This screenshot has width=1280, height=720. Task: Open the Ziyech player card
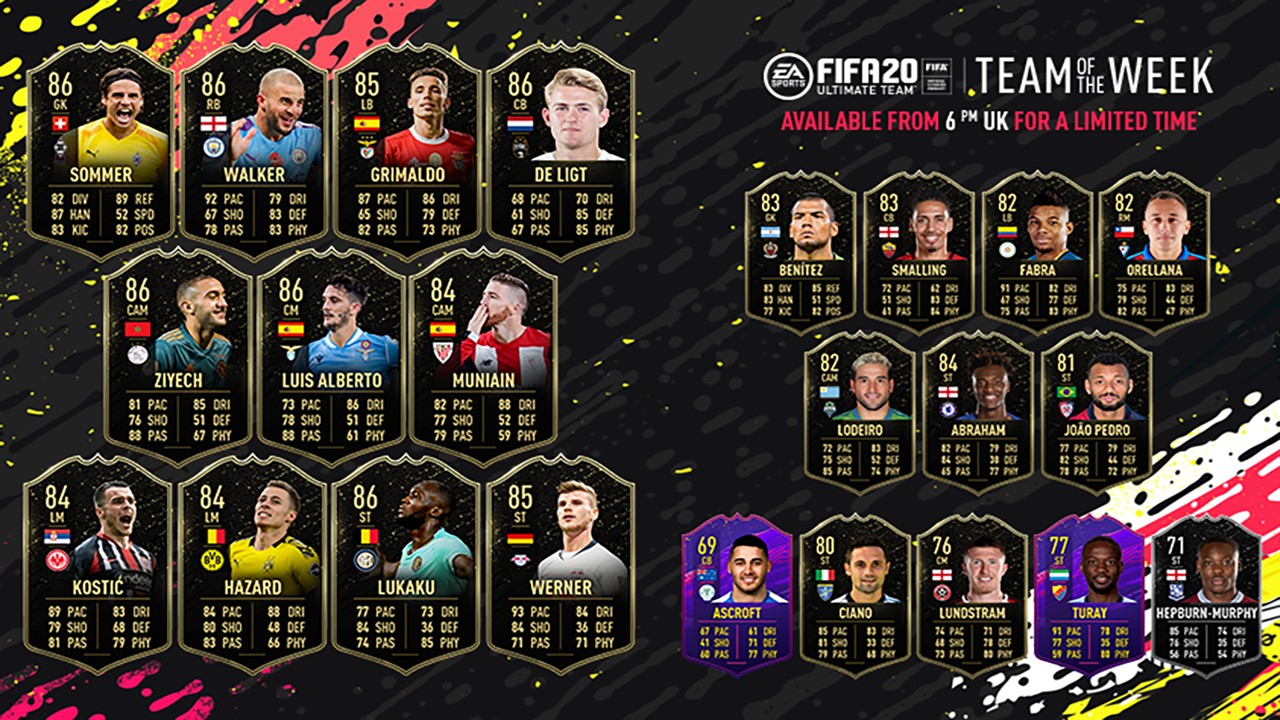(x=177, y=355)
